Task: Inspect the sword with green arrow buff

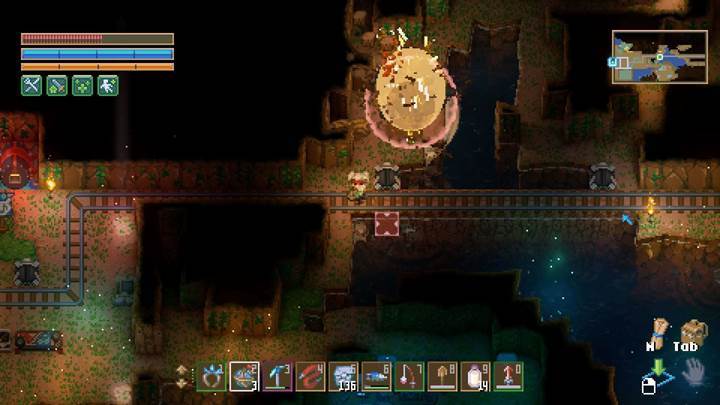Action: pos(57,86)
